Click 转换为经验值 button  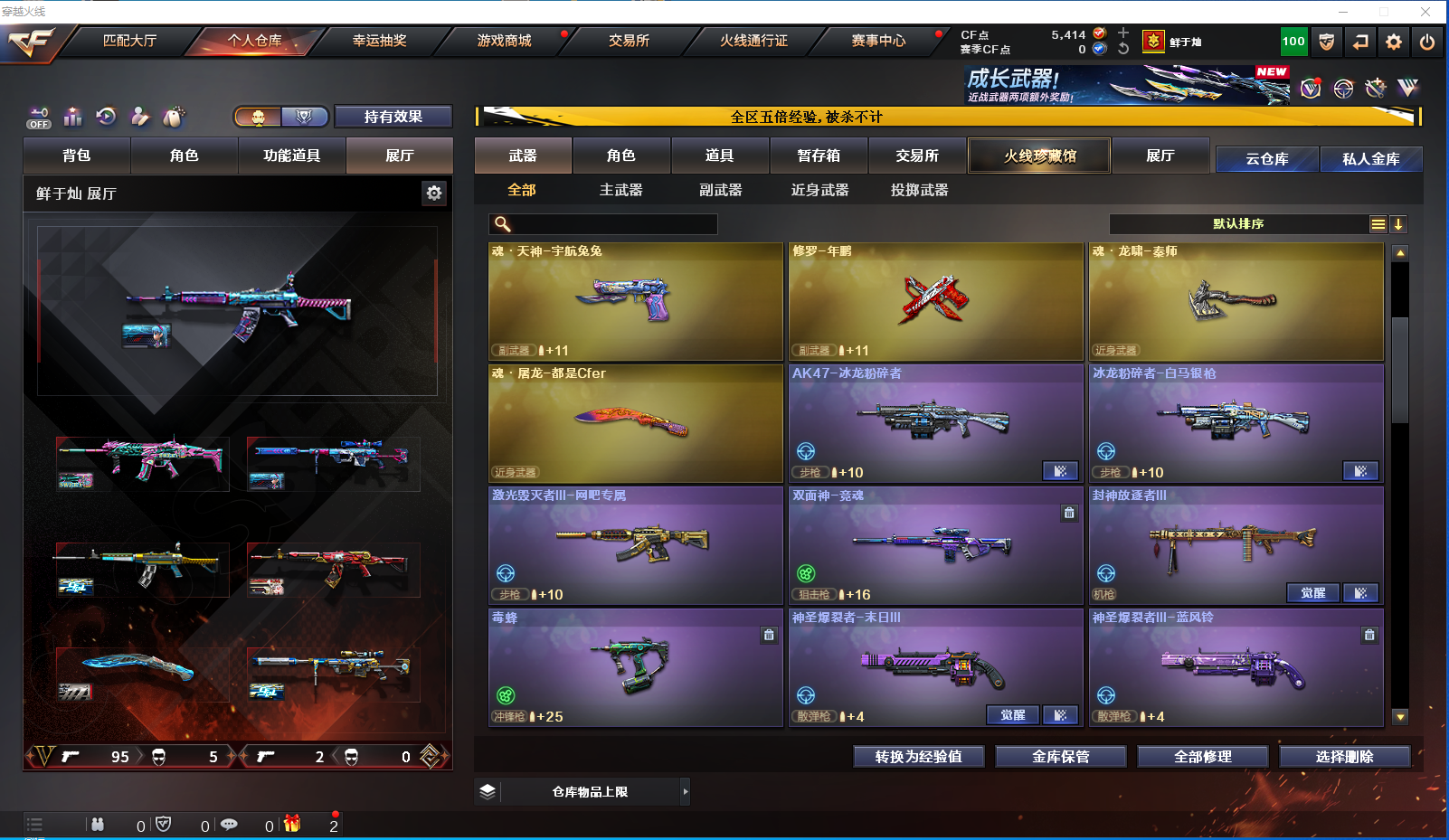click(919, 757)
